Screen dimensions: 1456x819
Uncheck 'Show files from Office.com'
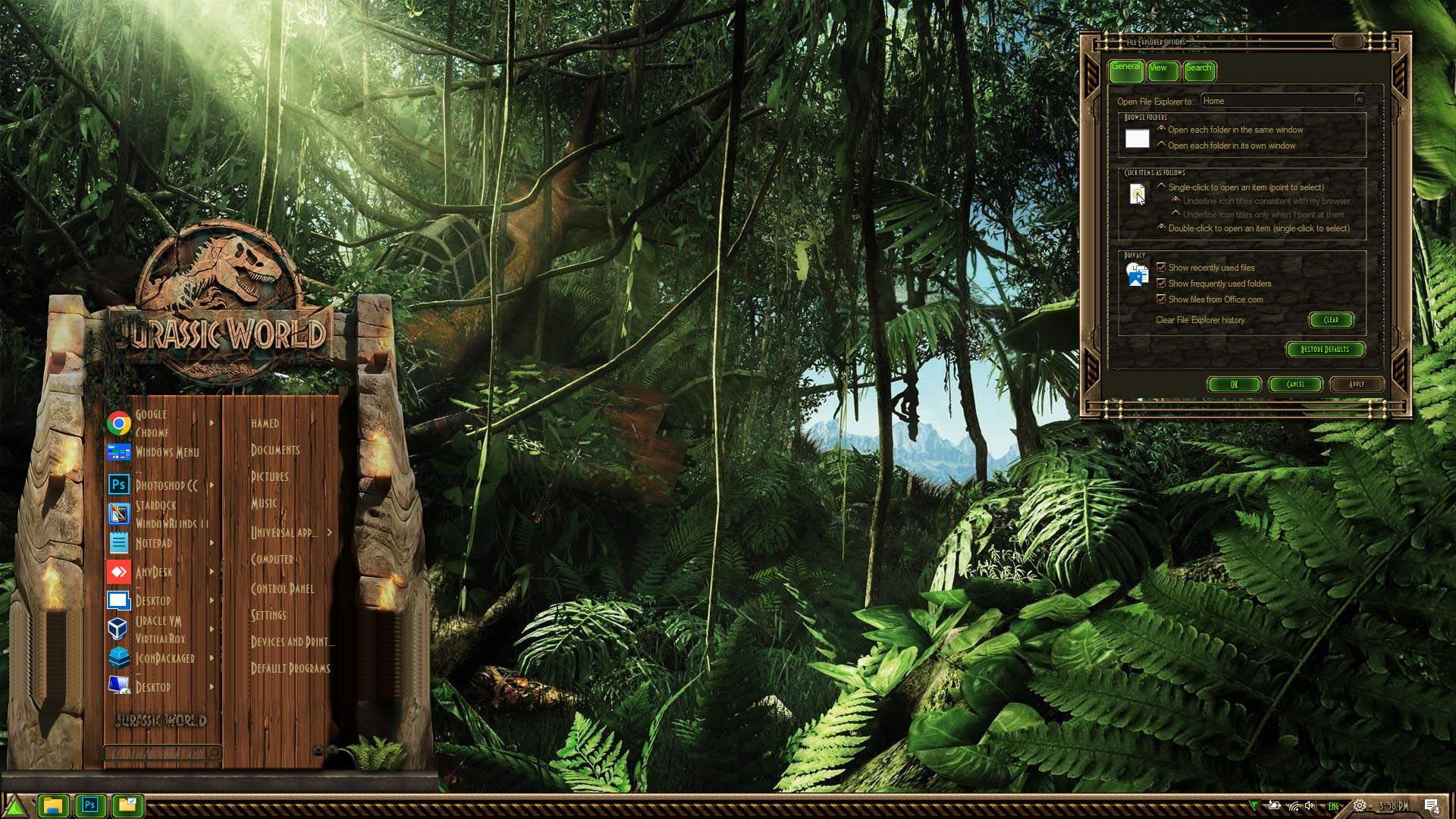[1161, 299]
